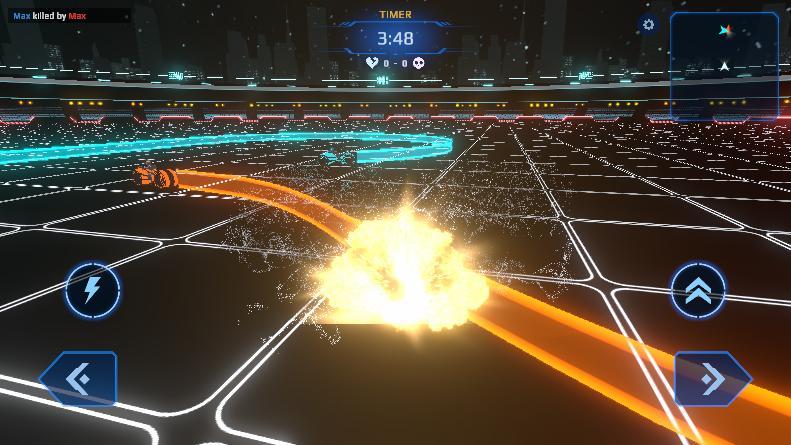Click the minimap panel

click(x=724, y=66)
